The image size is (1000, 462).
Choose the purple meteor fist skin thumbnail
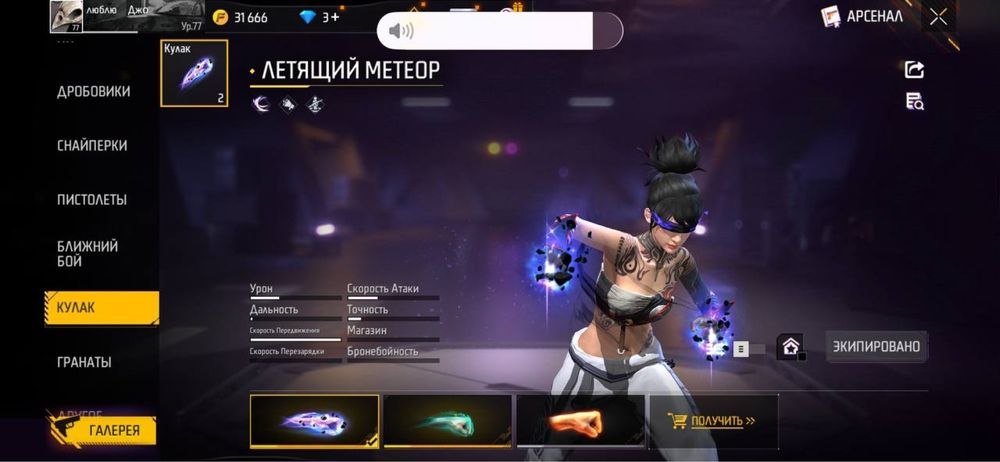point(314,420)
